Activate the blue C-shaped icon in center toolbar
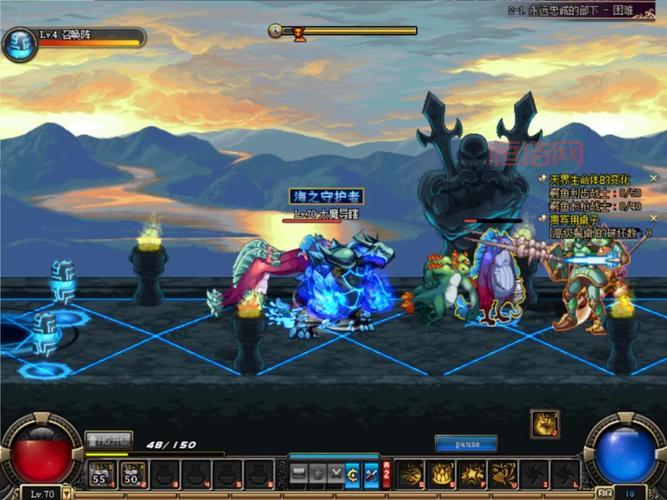 pyautogui.click(x=353, y=473)
